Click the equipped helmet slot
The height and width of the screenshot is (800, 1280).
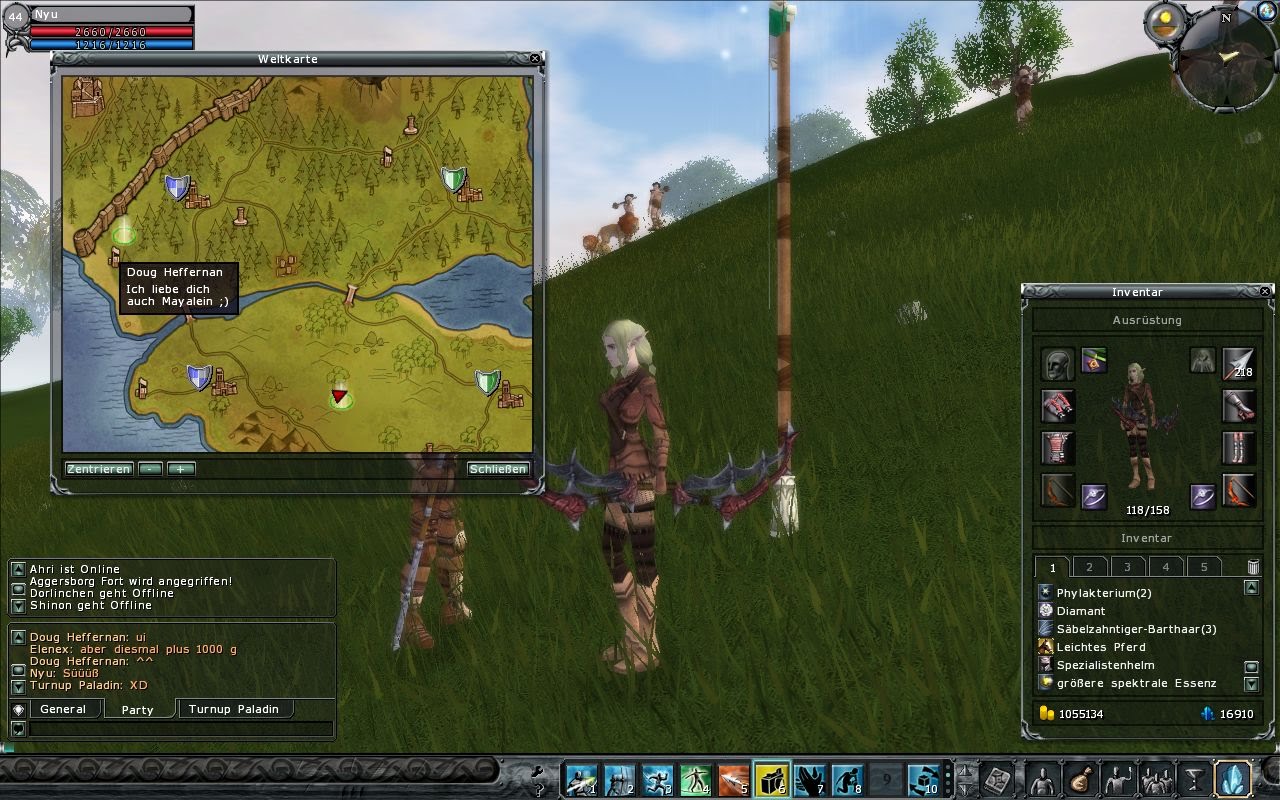(x=1057, y=364)
